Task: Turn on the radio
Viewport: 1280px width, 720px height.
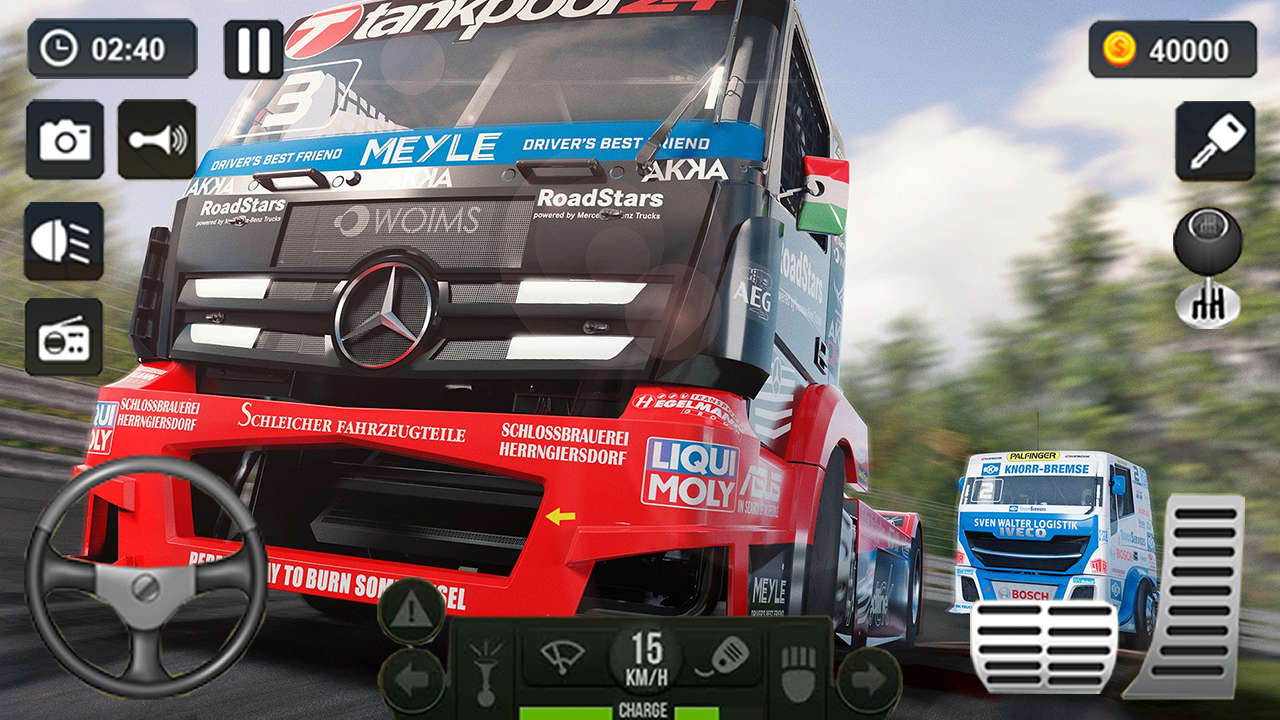Action: (64, 337)
